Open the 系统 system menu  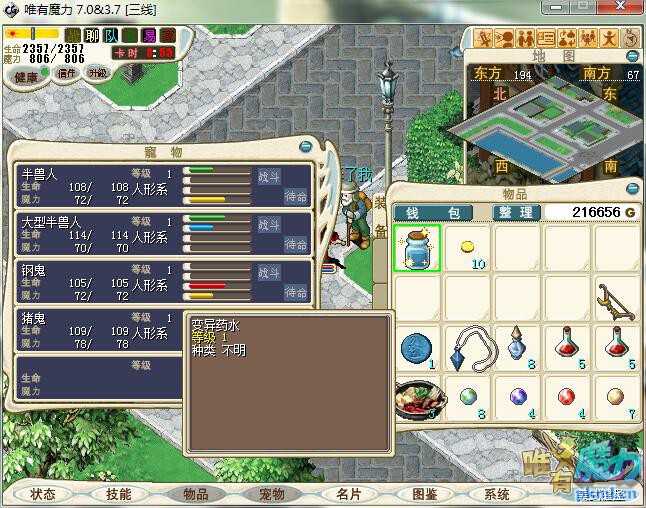click(497, 494)
